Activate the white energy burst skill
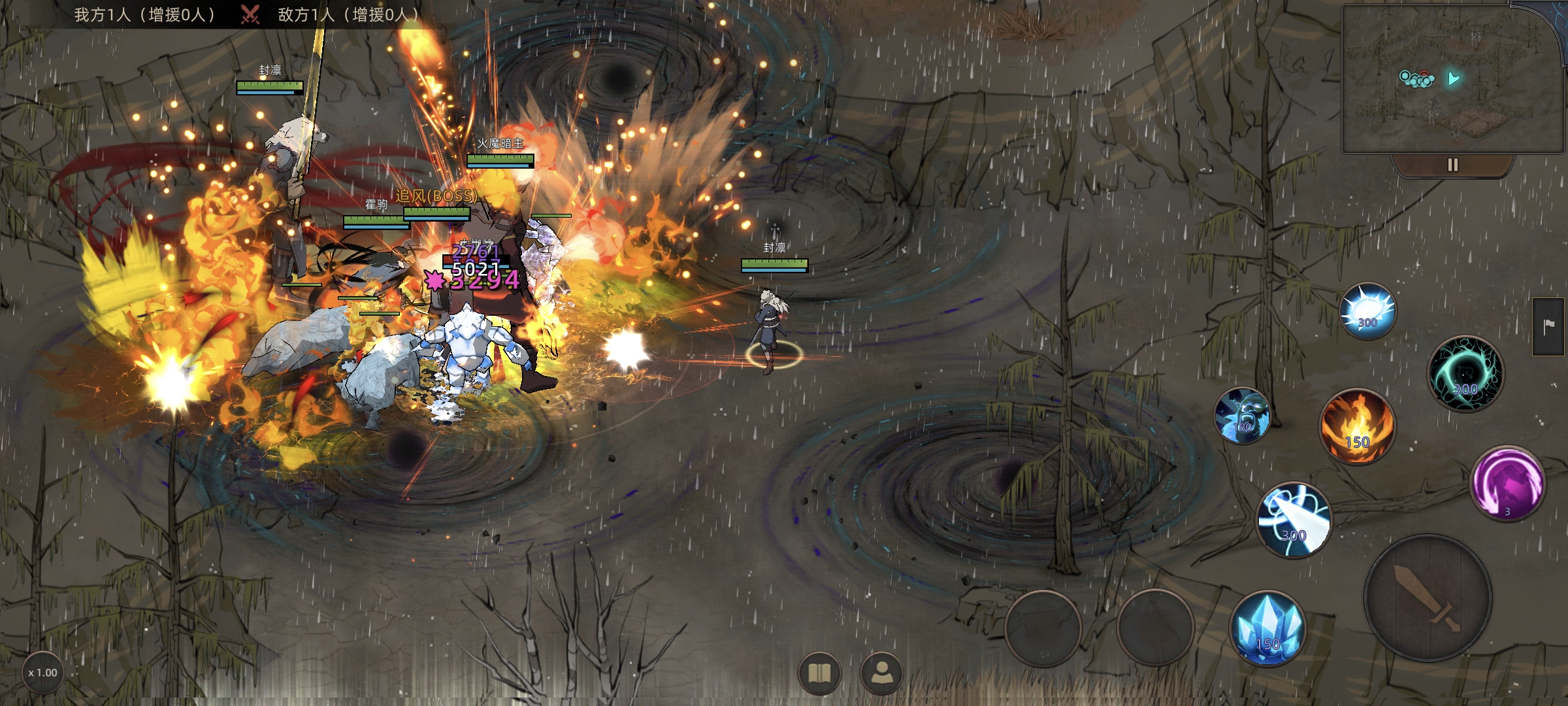This screenshot has width=1568, height=706. click(x=1367, y=311)
